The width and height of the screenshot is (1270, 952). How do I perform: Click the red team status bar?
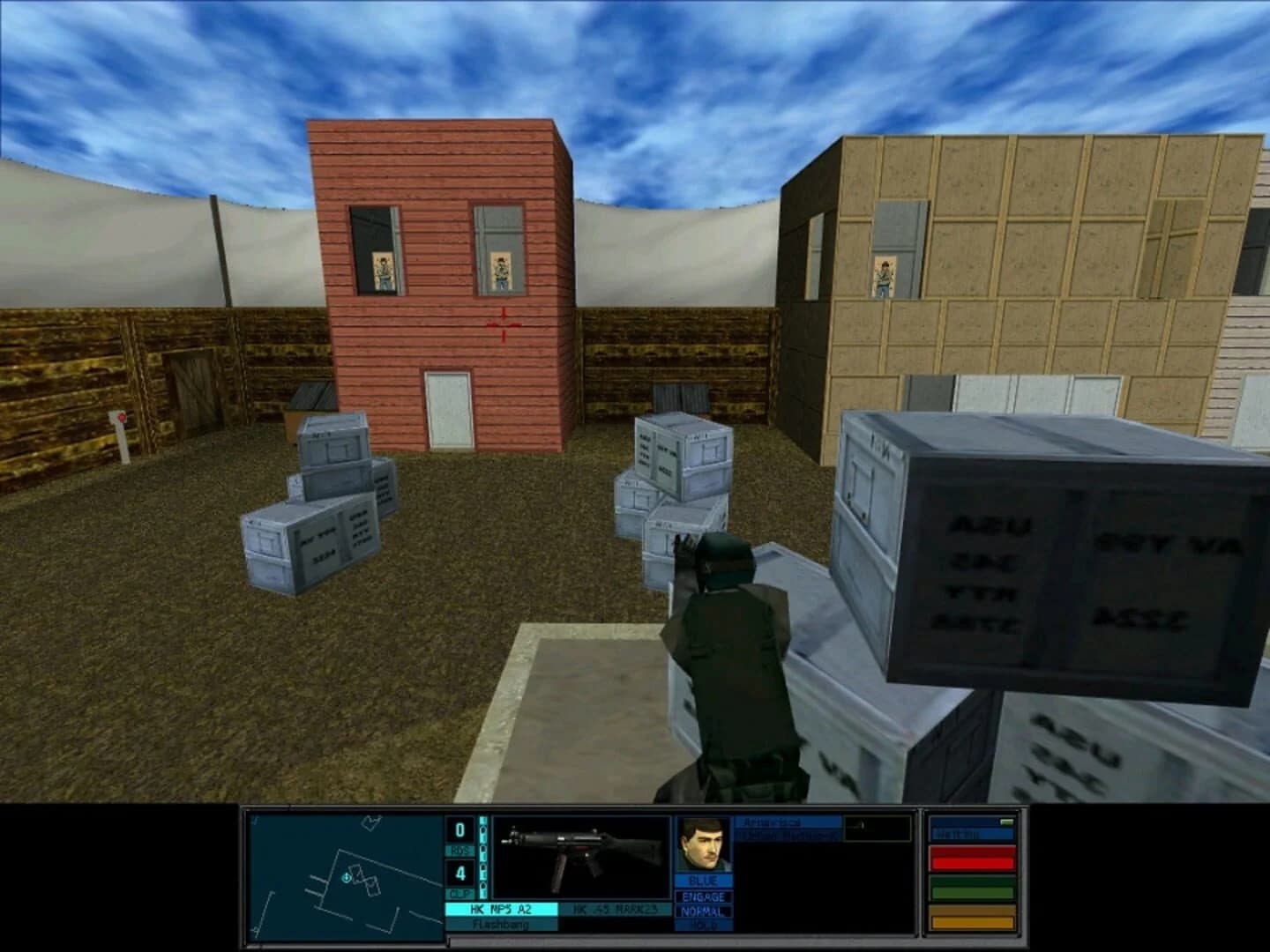[x=974, y=859]
